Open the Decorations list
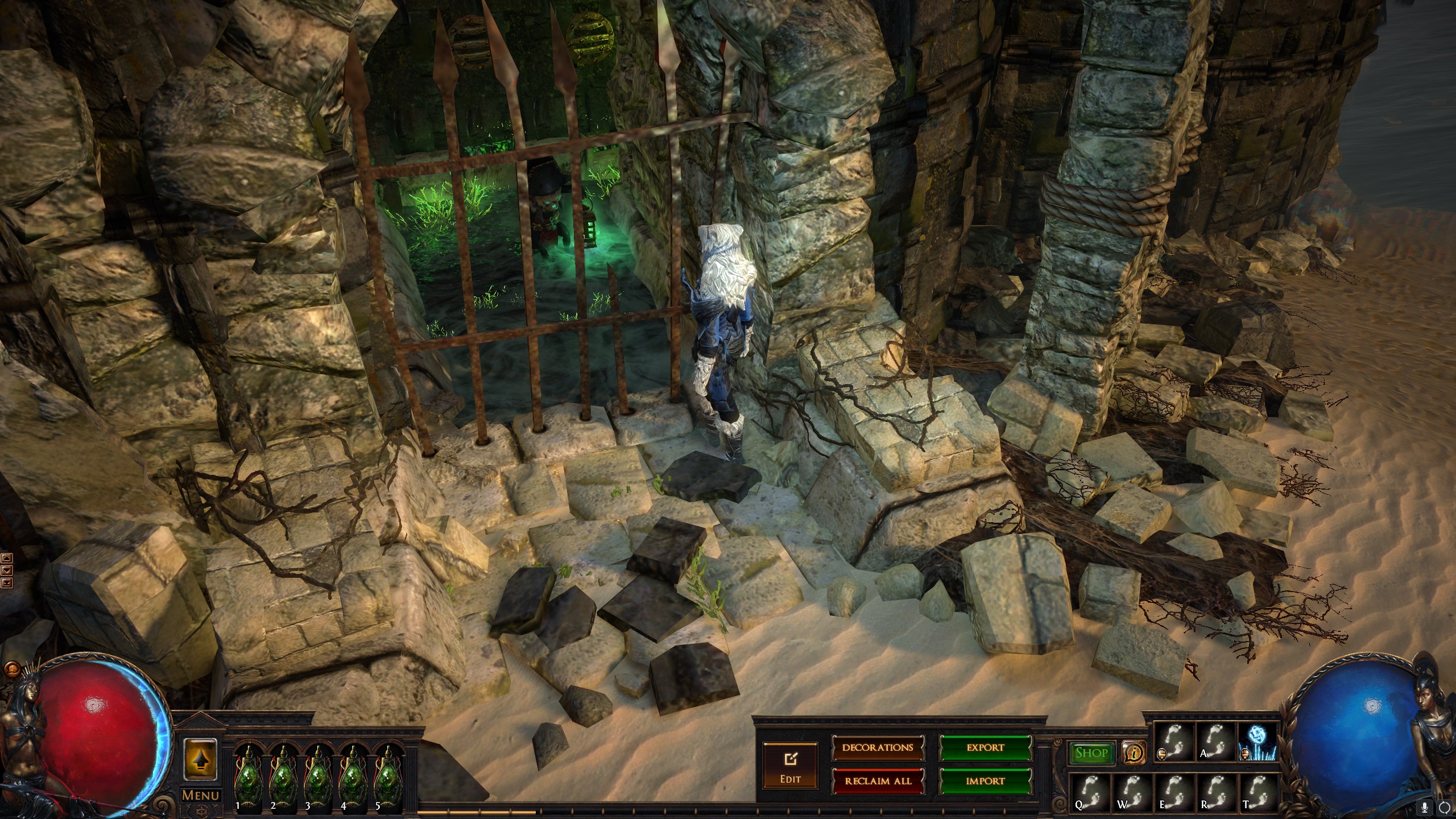 pyautogui.click(x=878, y=747)
